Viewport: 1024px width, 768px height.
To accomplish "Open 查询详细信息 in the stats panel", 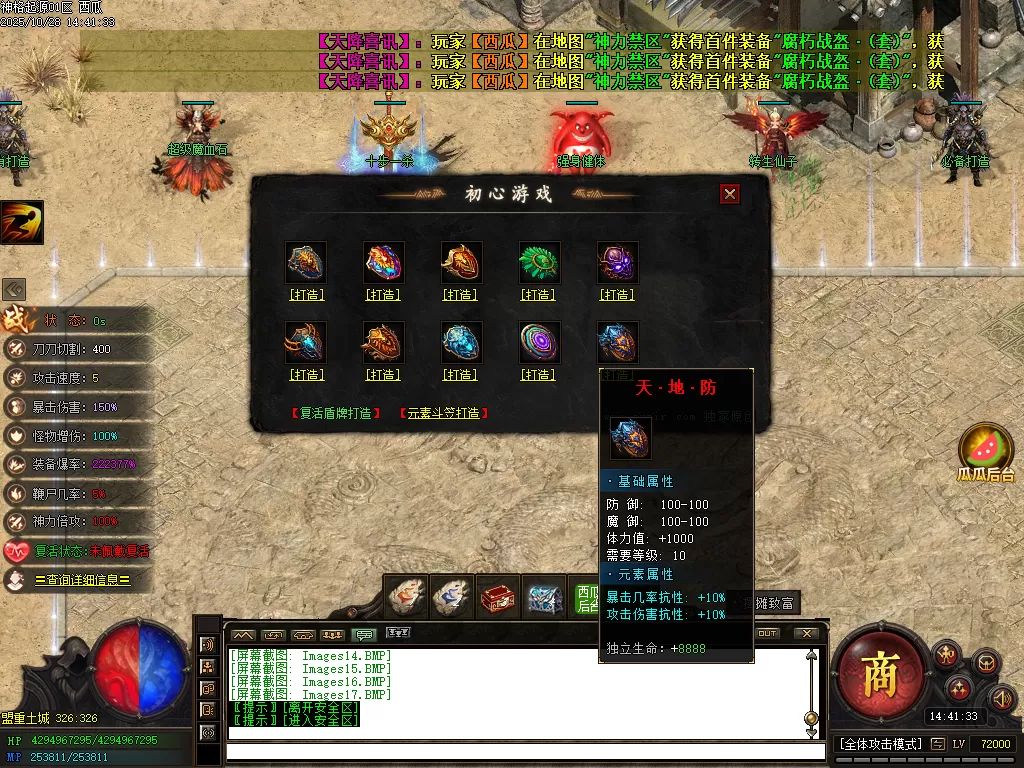I will point(82,580).
